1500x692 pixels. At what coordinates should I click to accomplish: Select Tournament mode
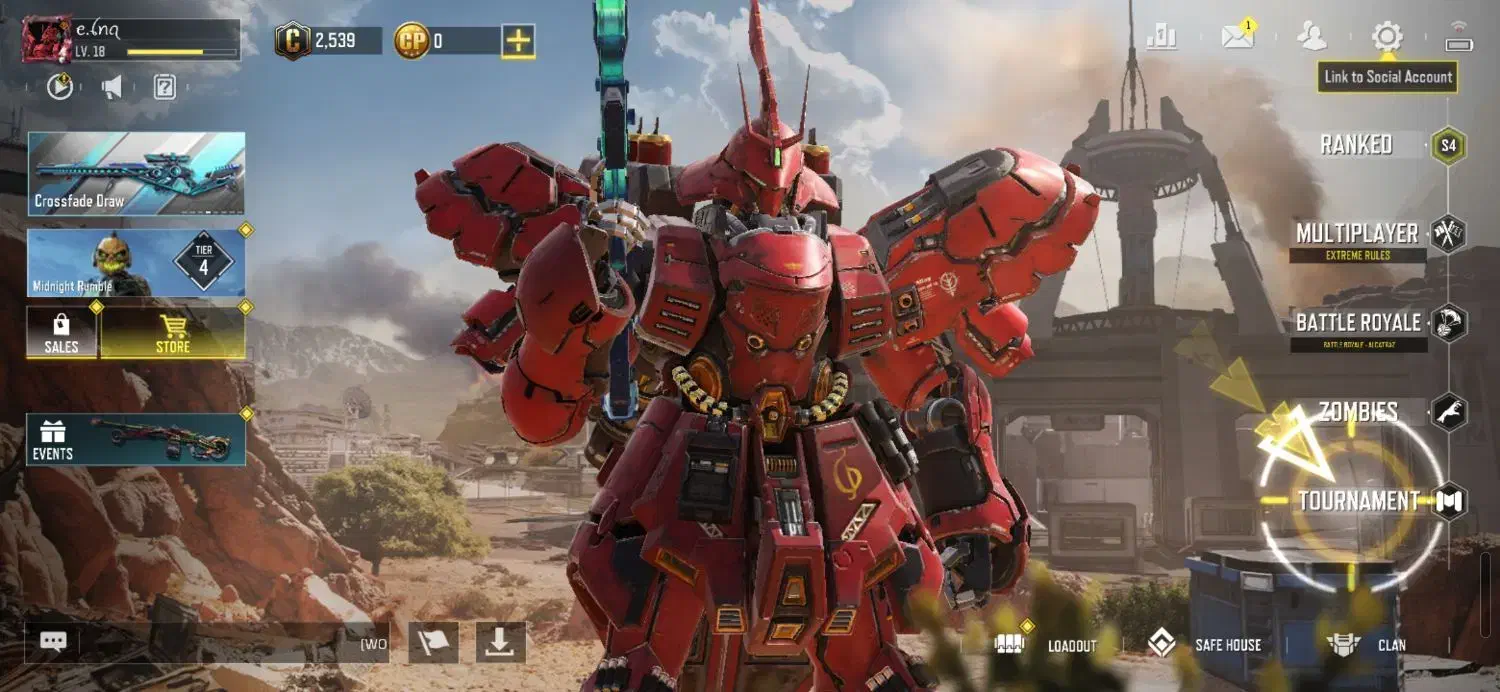click(1360, 501)
